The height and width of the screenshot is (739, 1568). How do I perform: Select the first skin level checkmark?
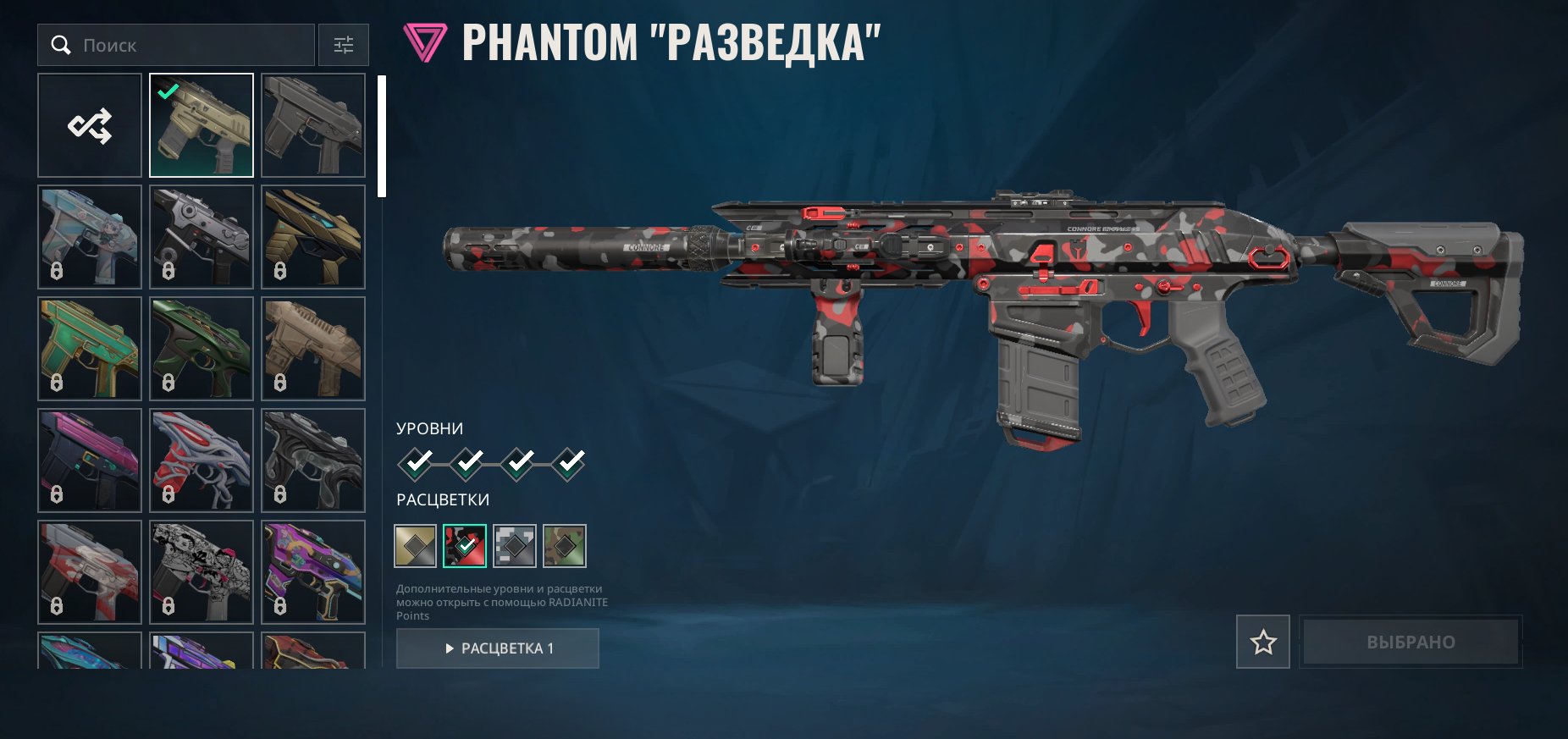[x=416, y=463]
